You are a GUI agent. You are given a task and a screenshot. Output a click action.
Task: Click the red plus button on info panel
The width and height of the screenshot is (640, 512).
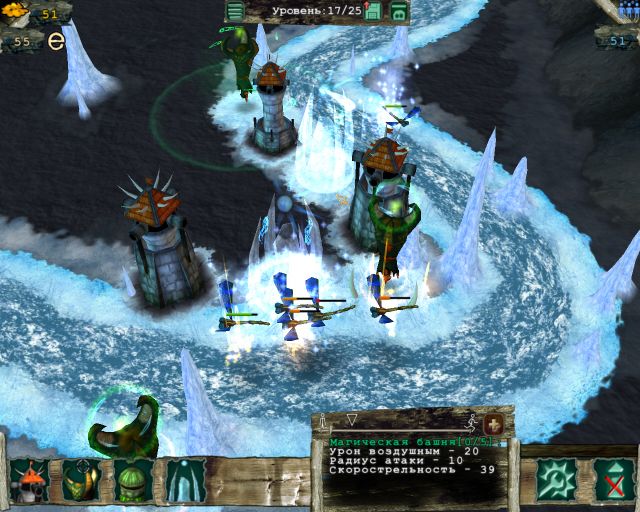[x=493, y=424]
